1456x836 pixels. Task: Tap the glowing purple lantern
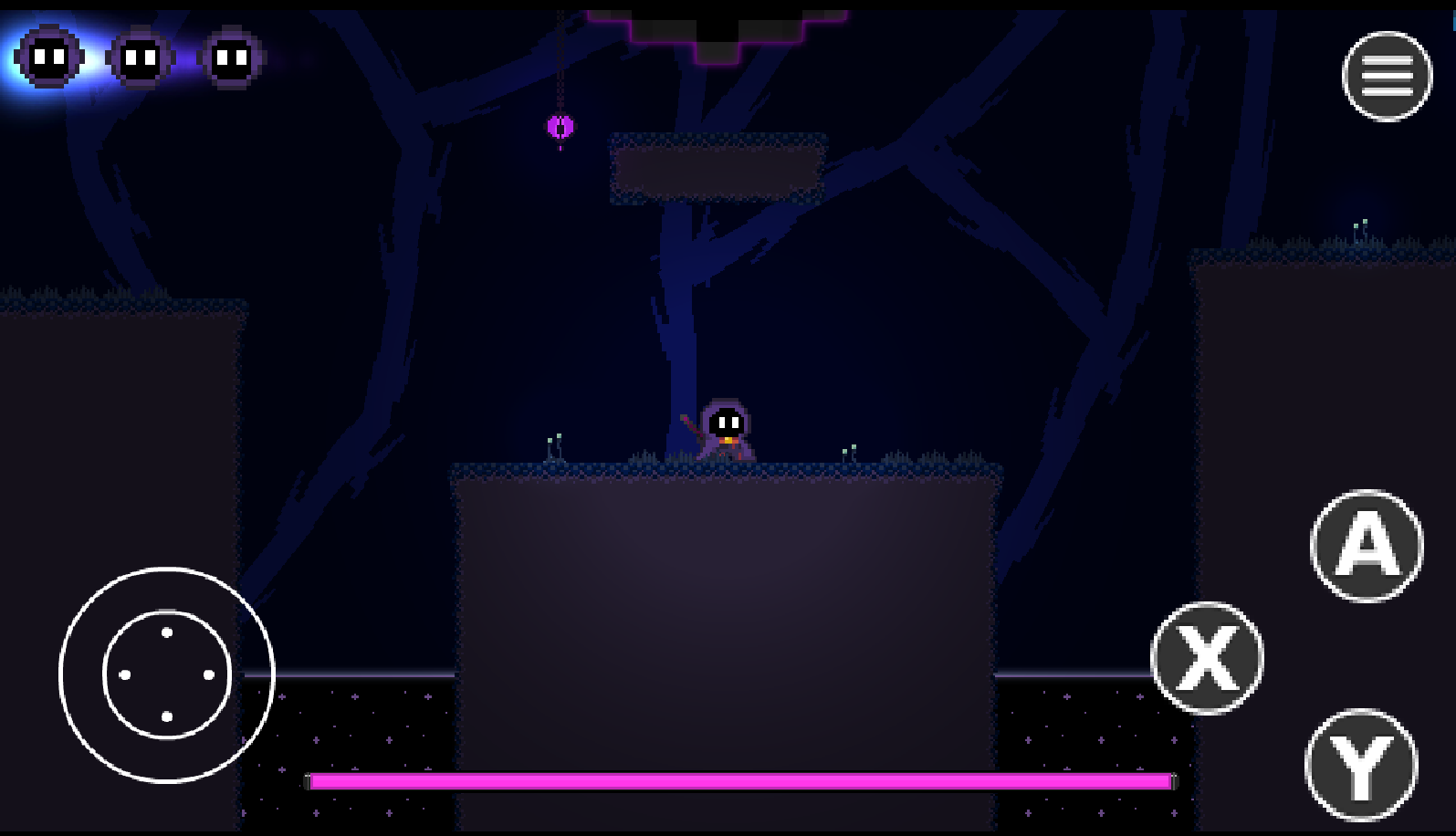point(560,126)
